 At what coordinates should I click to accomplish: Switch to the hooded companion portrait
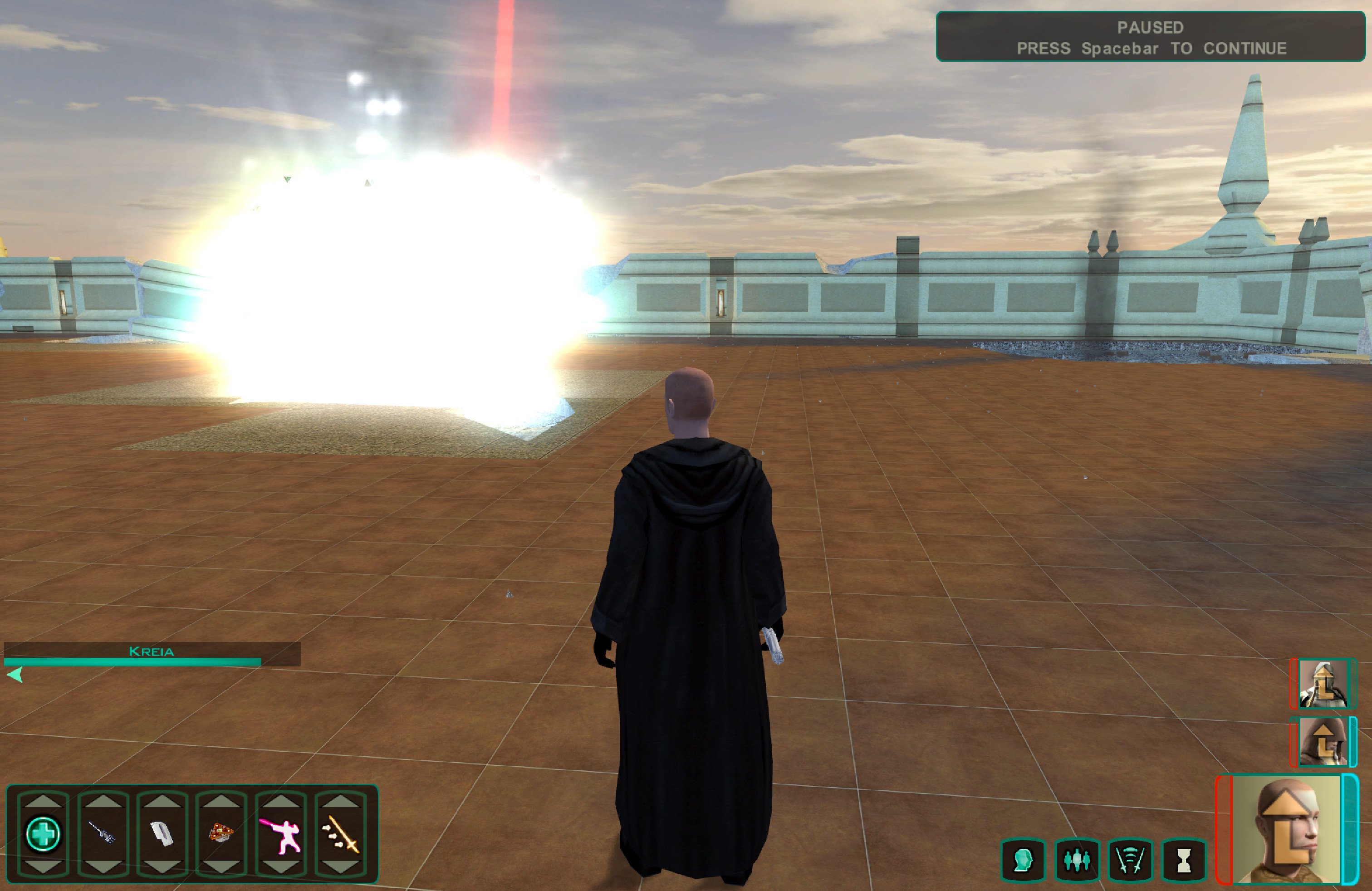(1323, 741)
